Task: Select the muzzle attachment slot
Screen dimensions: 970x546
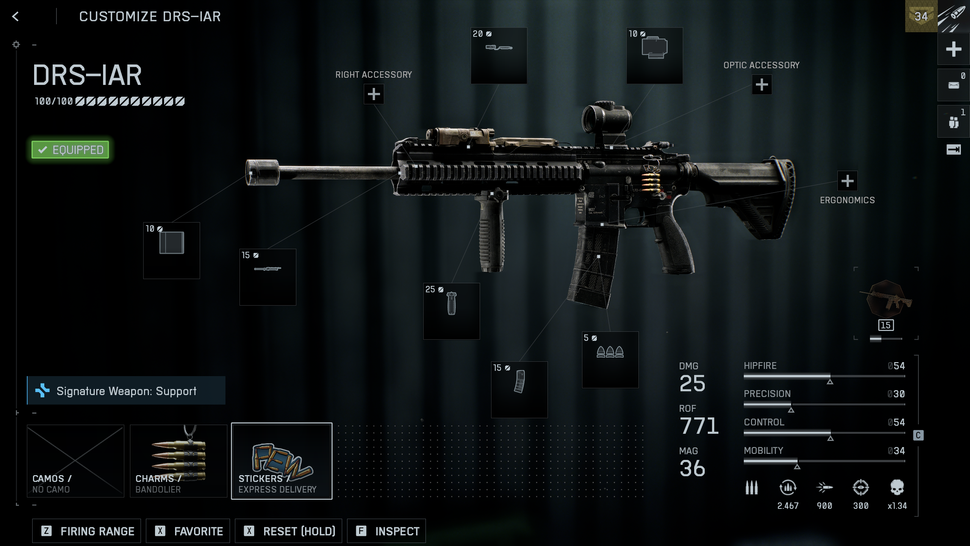Action: point(171,250)
